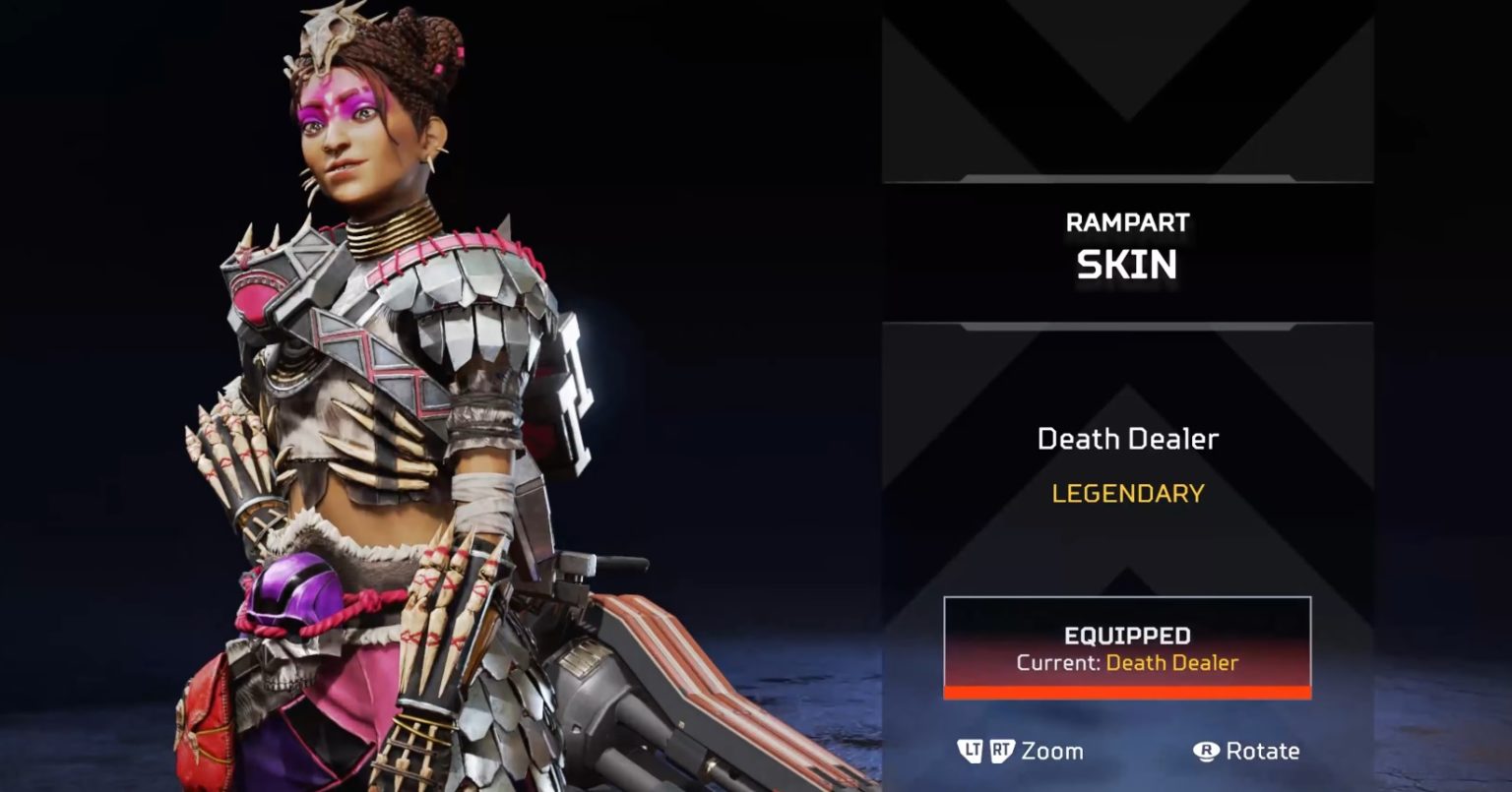The height and width of the screenshot is (792, 1512).
Task: Click the LT trigger icon next to Zoom
Action: click(973, 751)
